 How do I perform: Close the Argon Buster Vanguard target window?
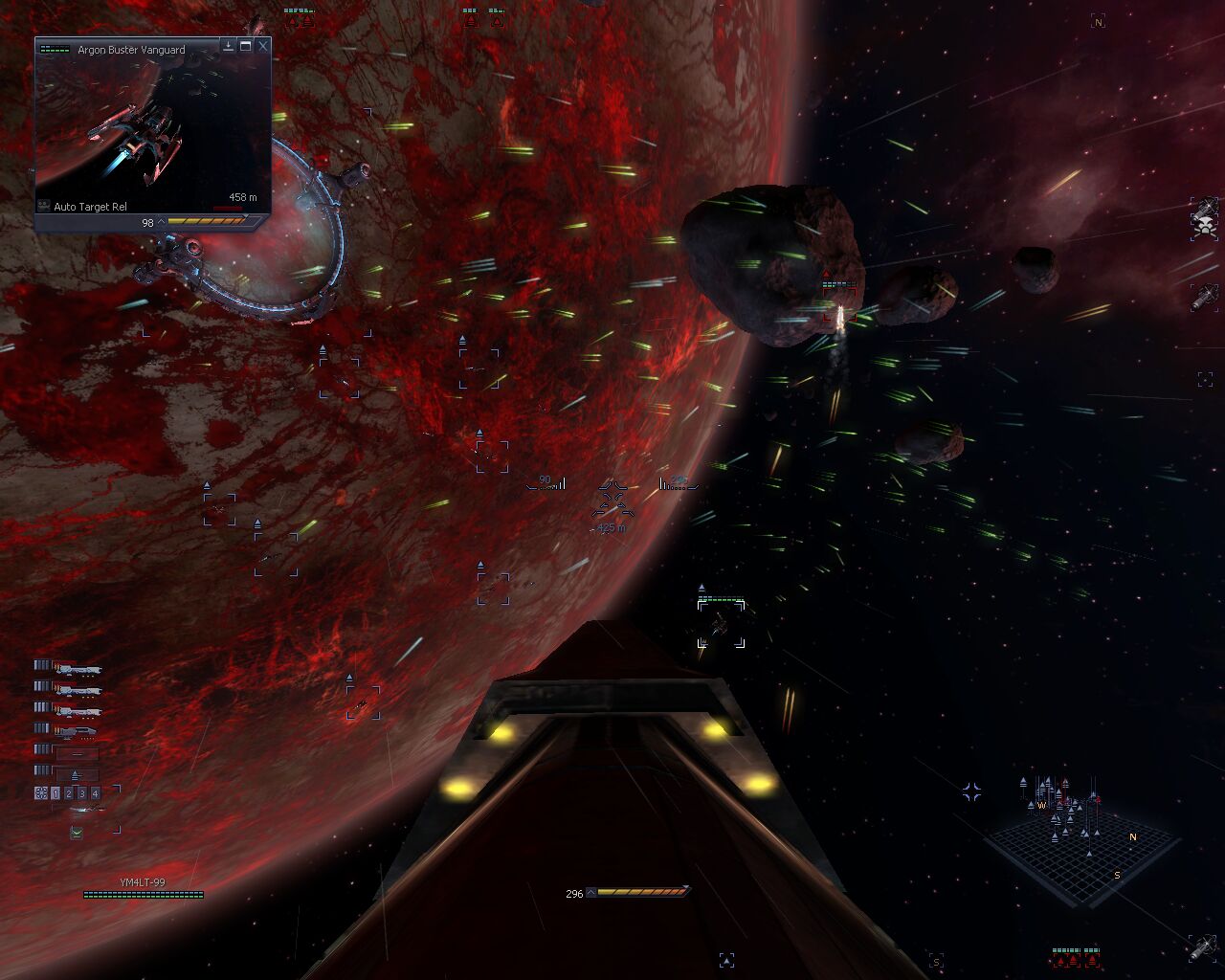(263, 45)
